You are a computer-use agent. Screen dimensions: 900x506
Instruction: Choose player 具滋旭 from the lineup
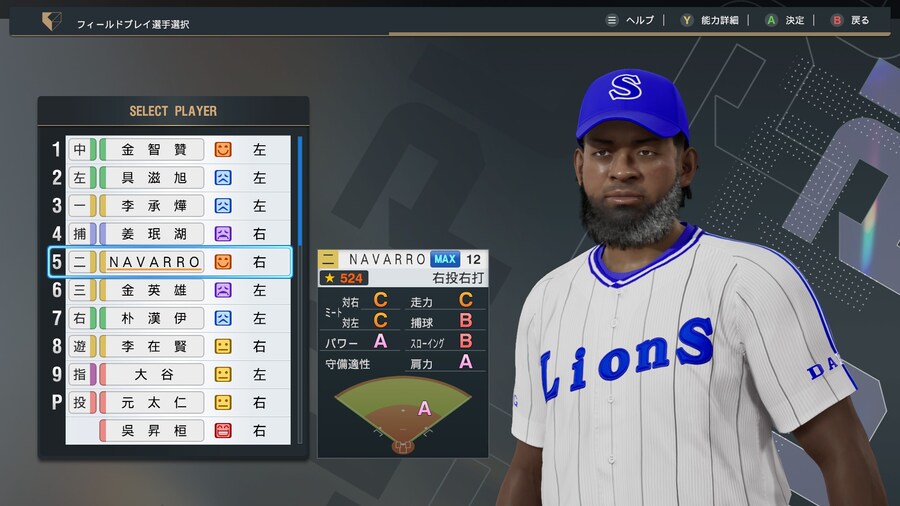pyautogui.click(x=155, y=178)
